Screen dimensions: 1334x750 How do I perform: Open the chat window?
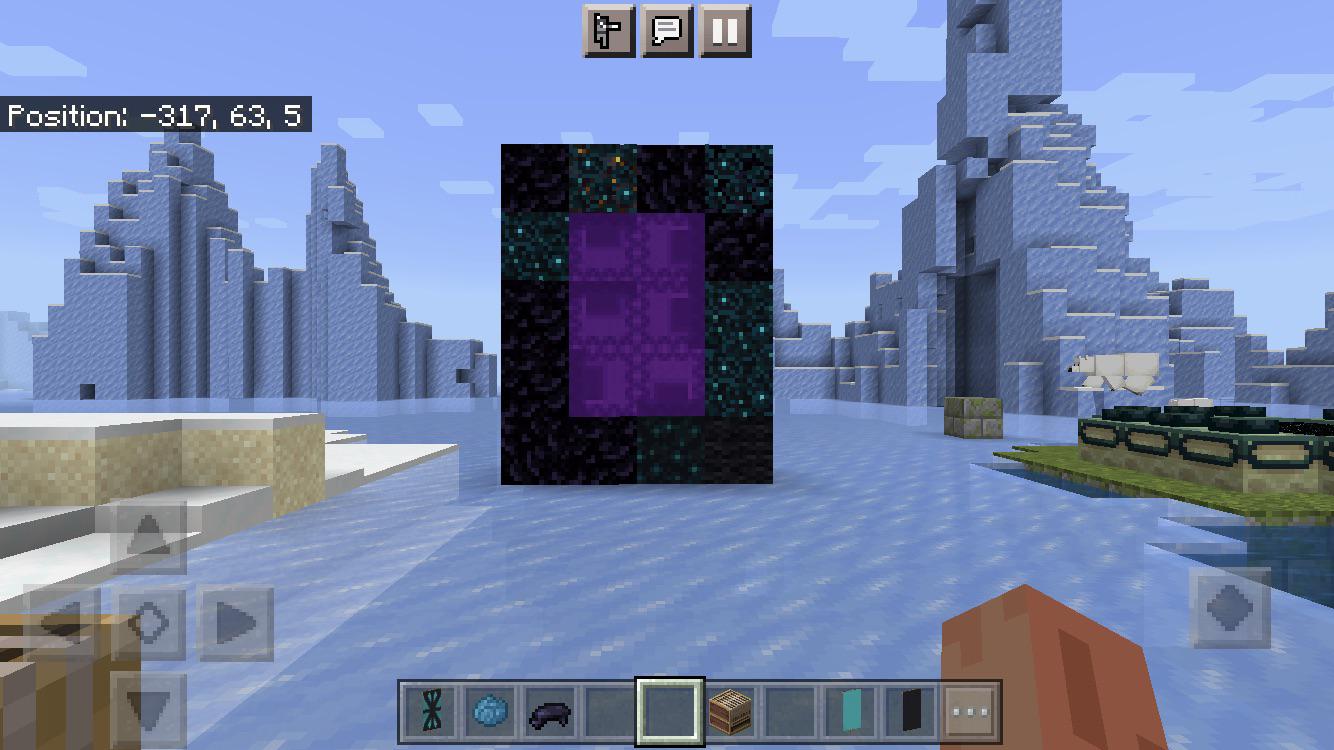pos(666,30)
